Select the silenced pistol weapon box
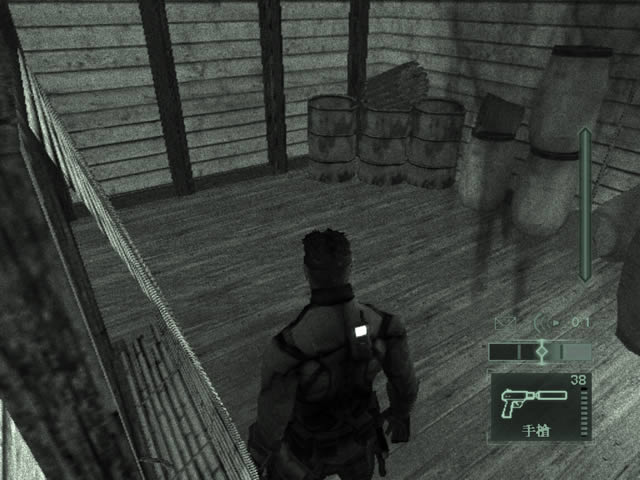The width and height of the screenshot is (640, 480). pyautogui.click(x=540, y=406)
